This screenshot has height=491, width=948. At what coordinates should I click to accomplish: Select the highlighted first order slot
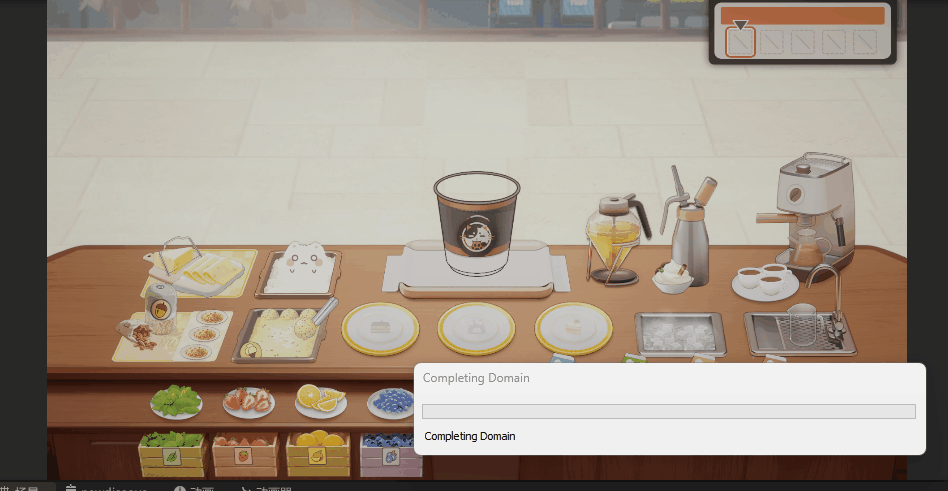(x=740, y=42)
